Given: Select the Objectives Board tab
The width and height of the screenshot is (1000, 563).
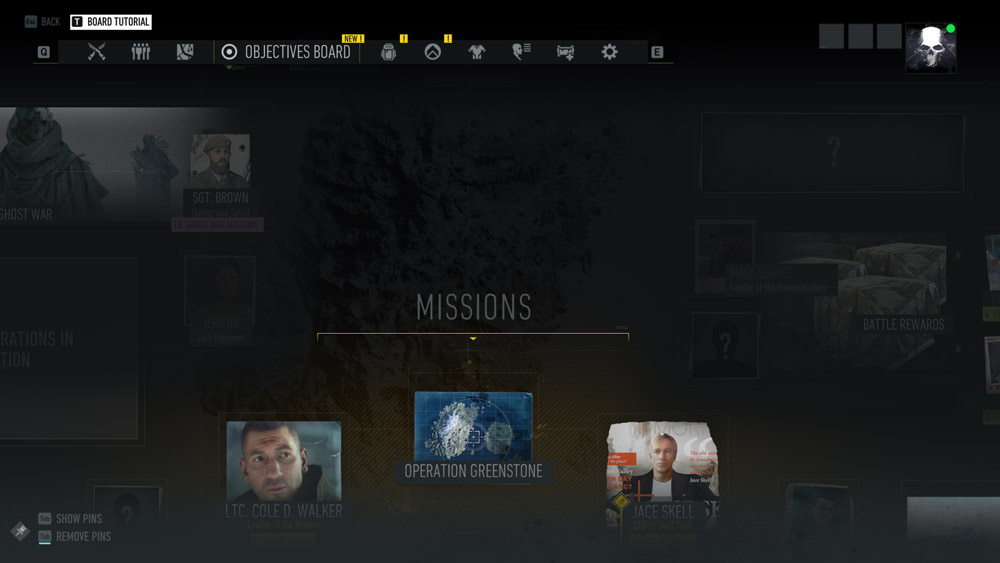Looking at the screenshot, I should click(x=287, y=52).
